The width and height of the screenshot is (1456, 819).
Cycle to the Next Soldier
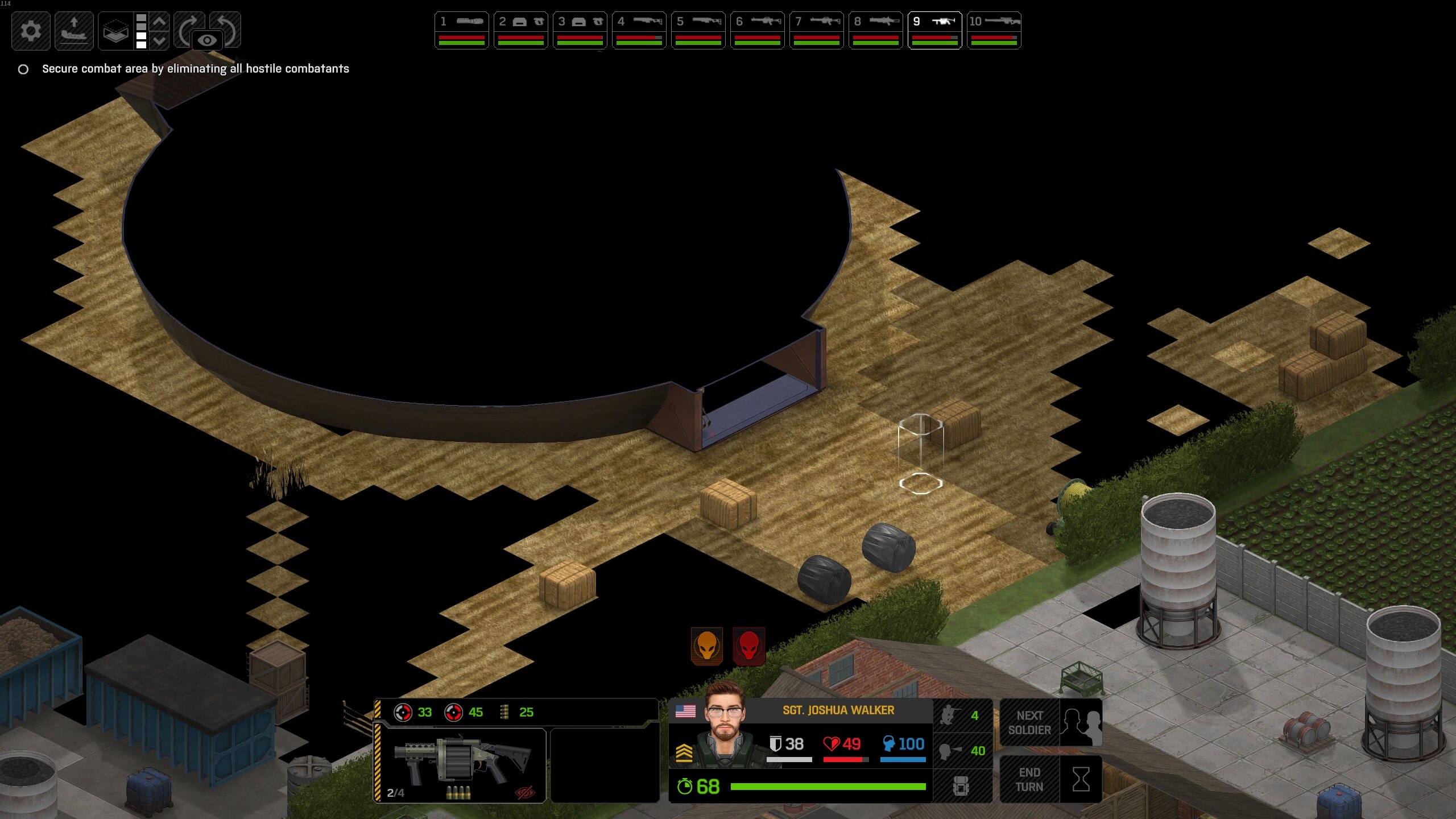pyautogui.click(x=1050, y=722)
